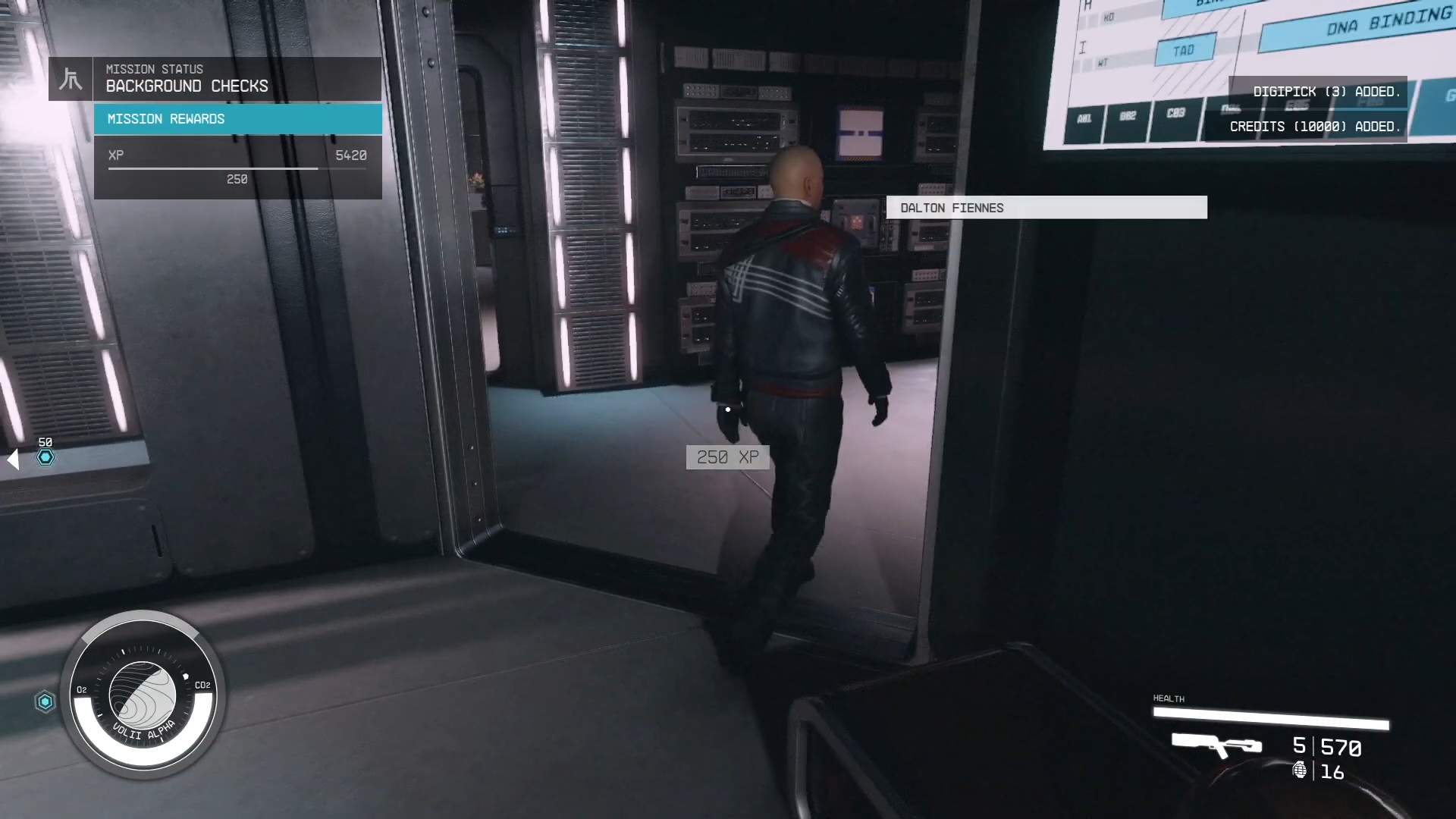1456x819 pixels.
Task: Expand the left arrow direction indicator
Action: [x=12, y=457]
